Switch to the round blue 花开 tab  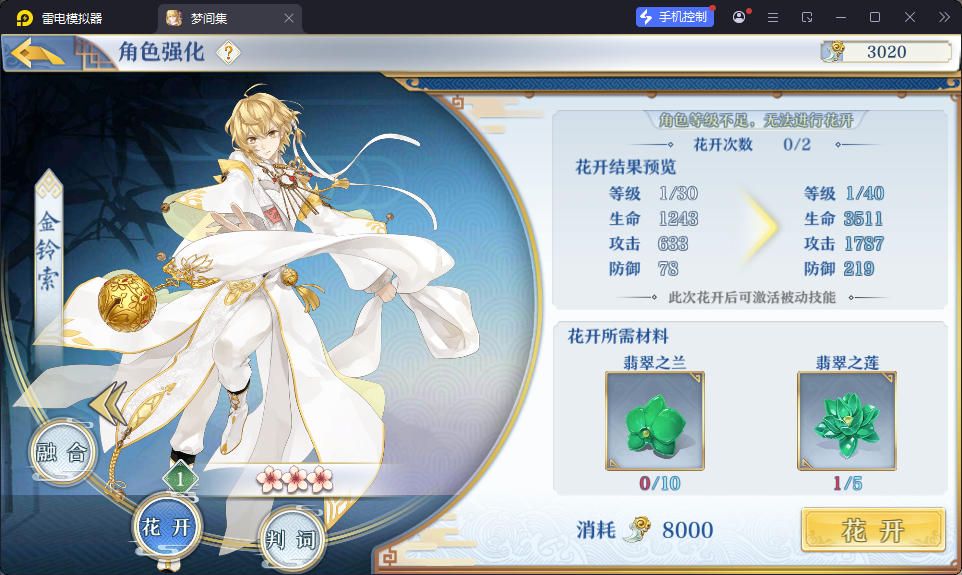(167, 527)
